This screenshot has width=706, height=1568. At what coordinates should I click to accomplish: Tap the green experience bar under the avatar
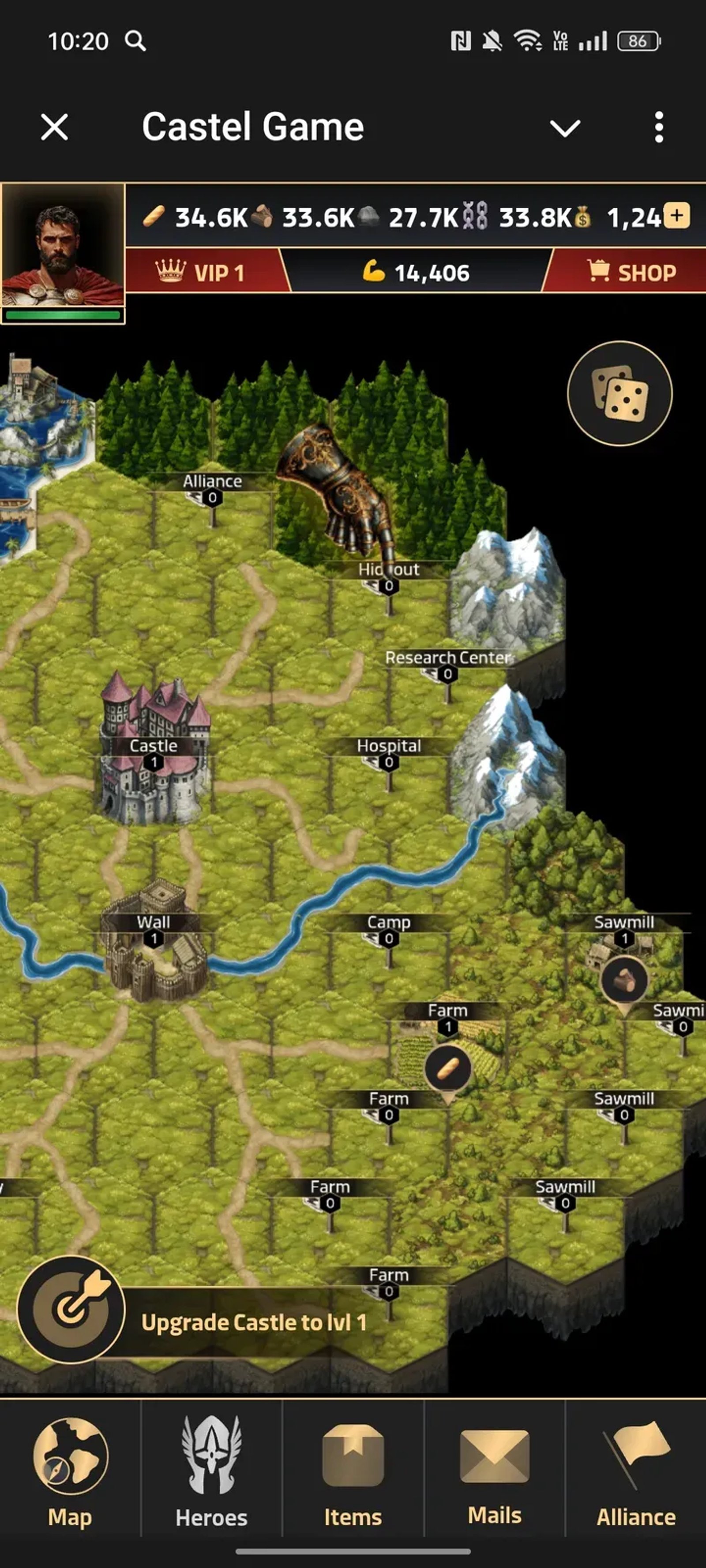point(63,314)
